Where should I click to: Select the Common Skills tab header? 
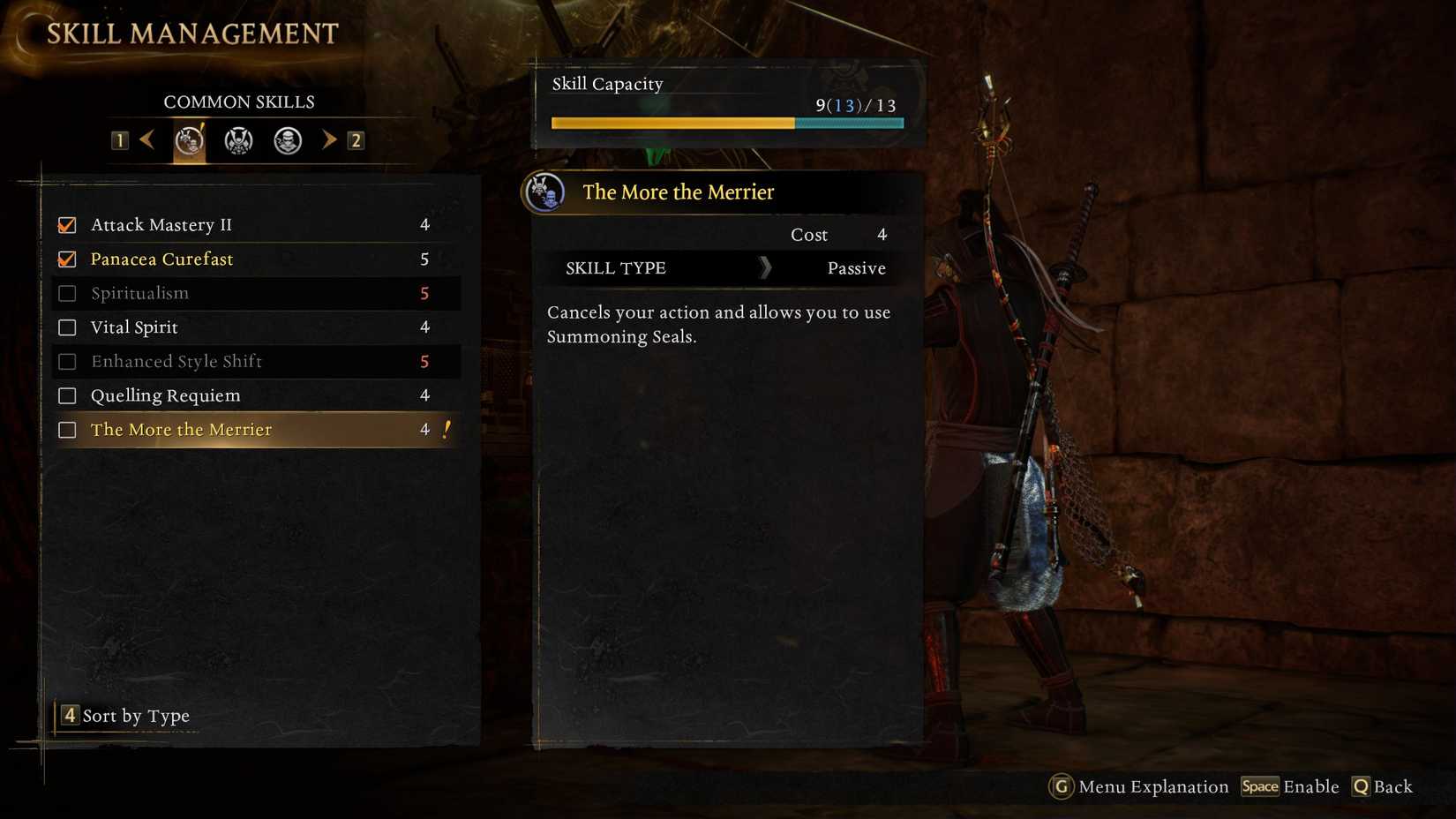point(239,101)
